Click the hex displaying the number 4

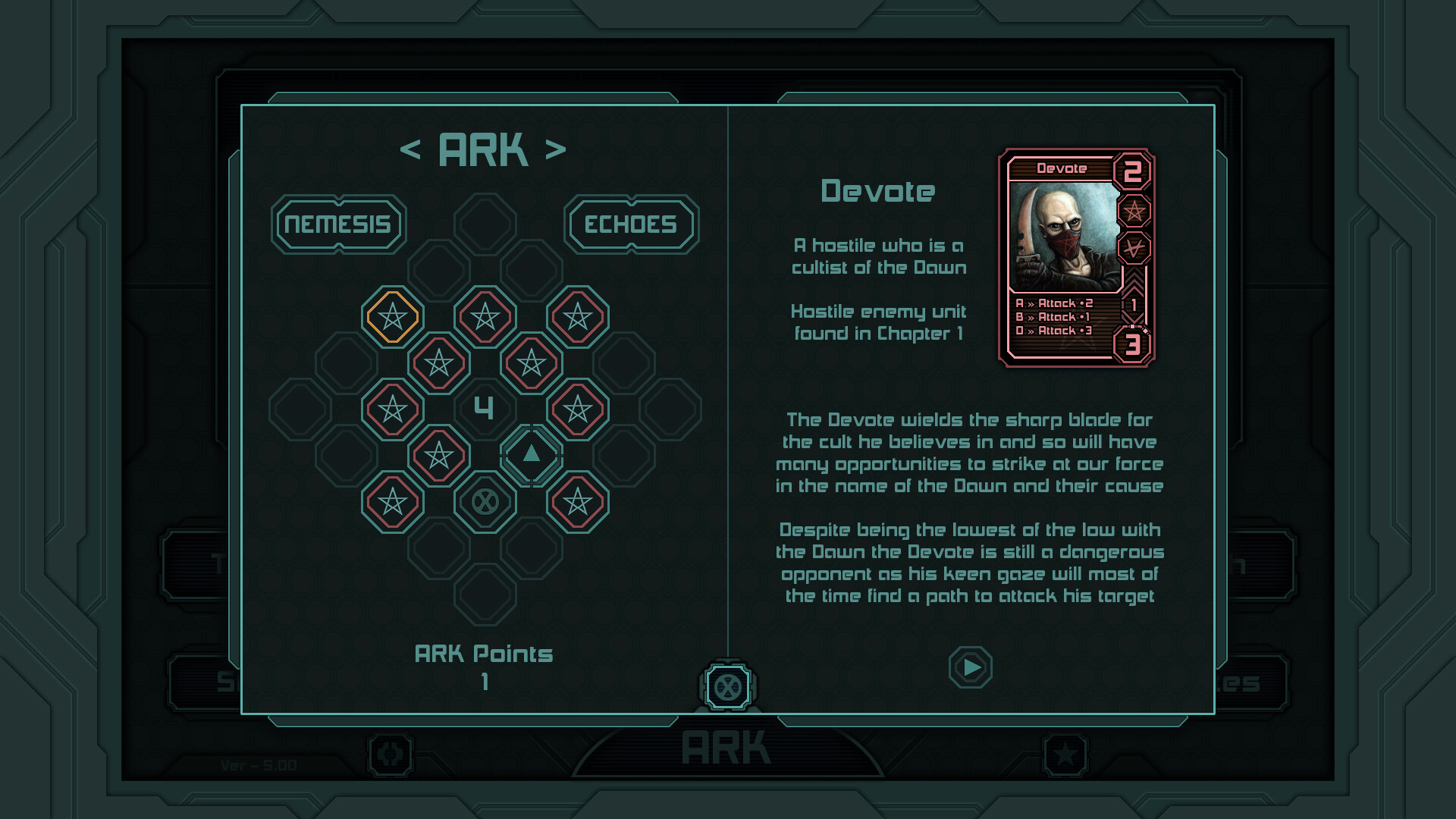click(485, 408)
